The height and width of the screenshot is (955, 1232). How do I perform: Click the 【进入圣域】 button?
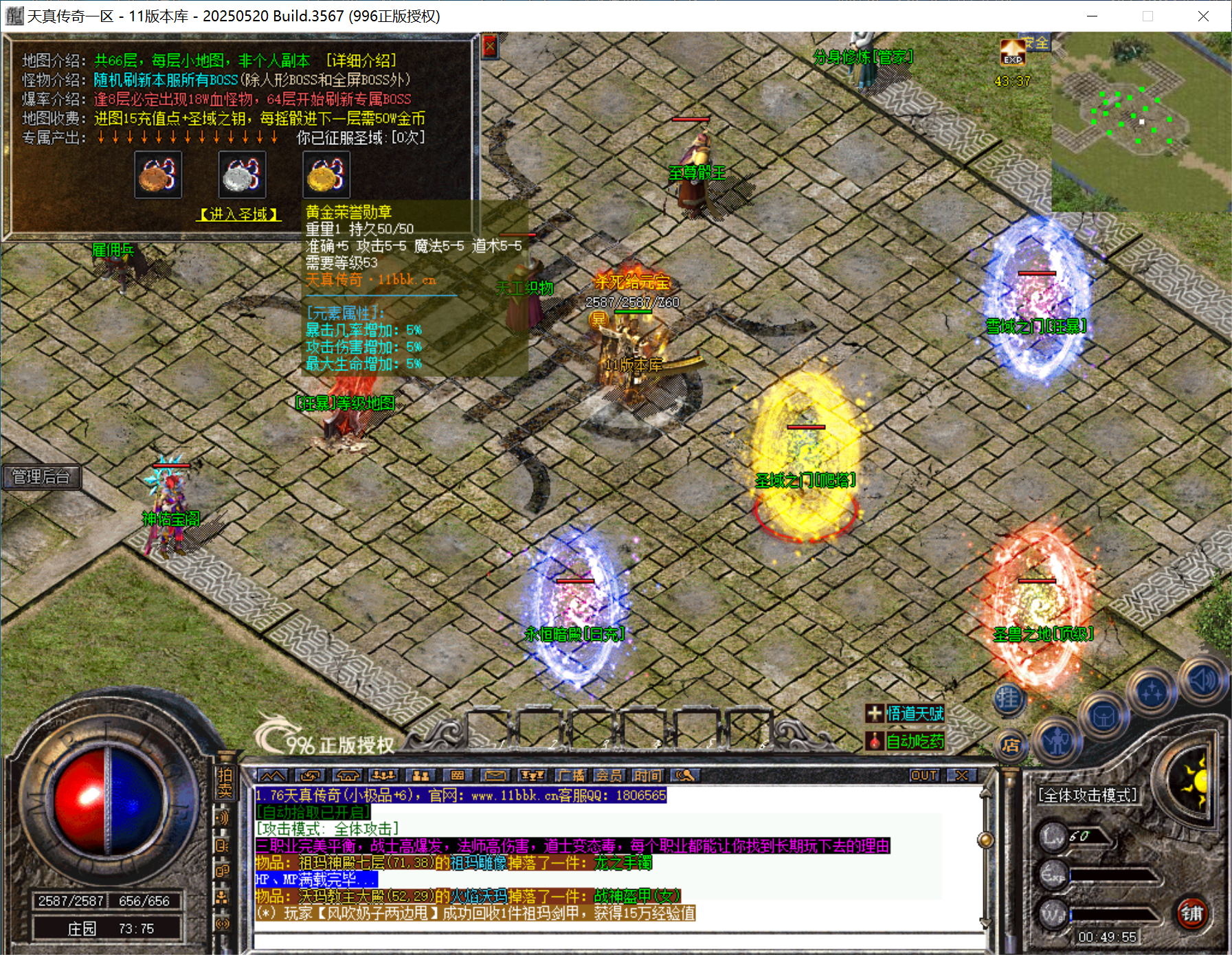coord(238,214)
